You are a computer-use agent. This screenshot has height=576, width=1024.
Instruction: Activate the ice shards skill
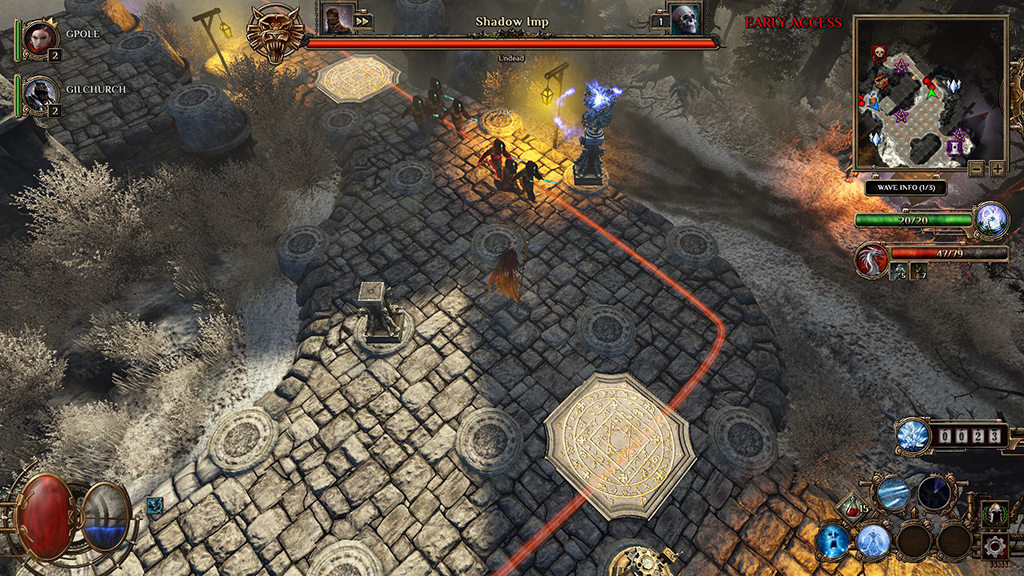tap(893, 493)
